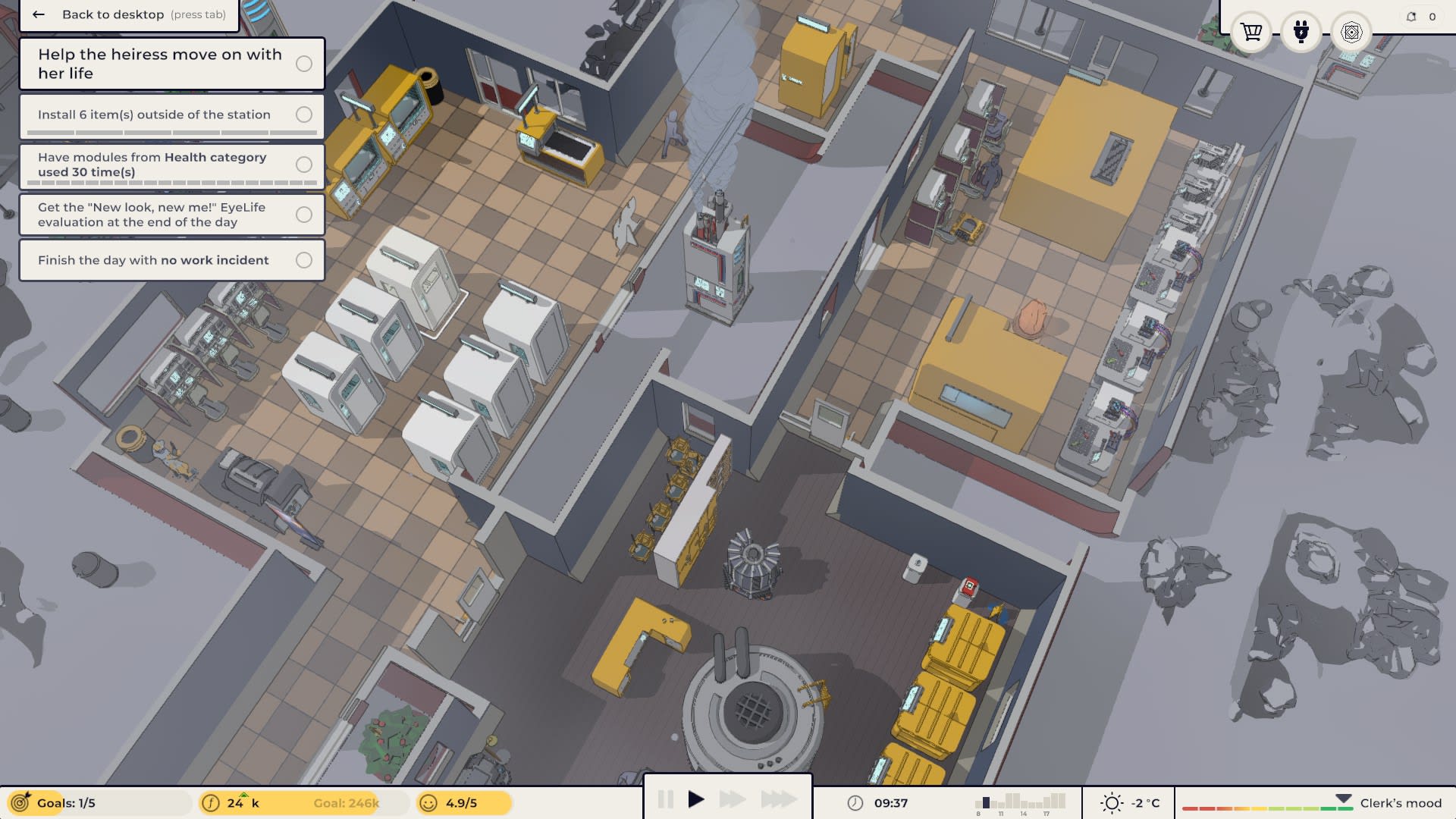Pause the game

[x=666, y=799]
